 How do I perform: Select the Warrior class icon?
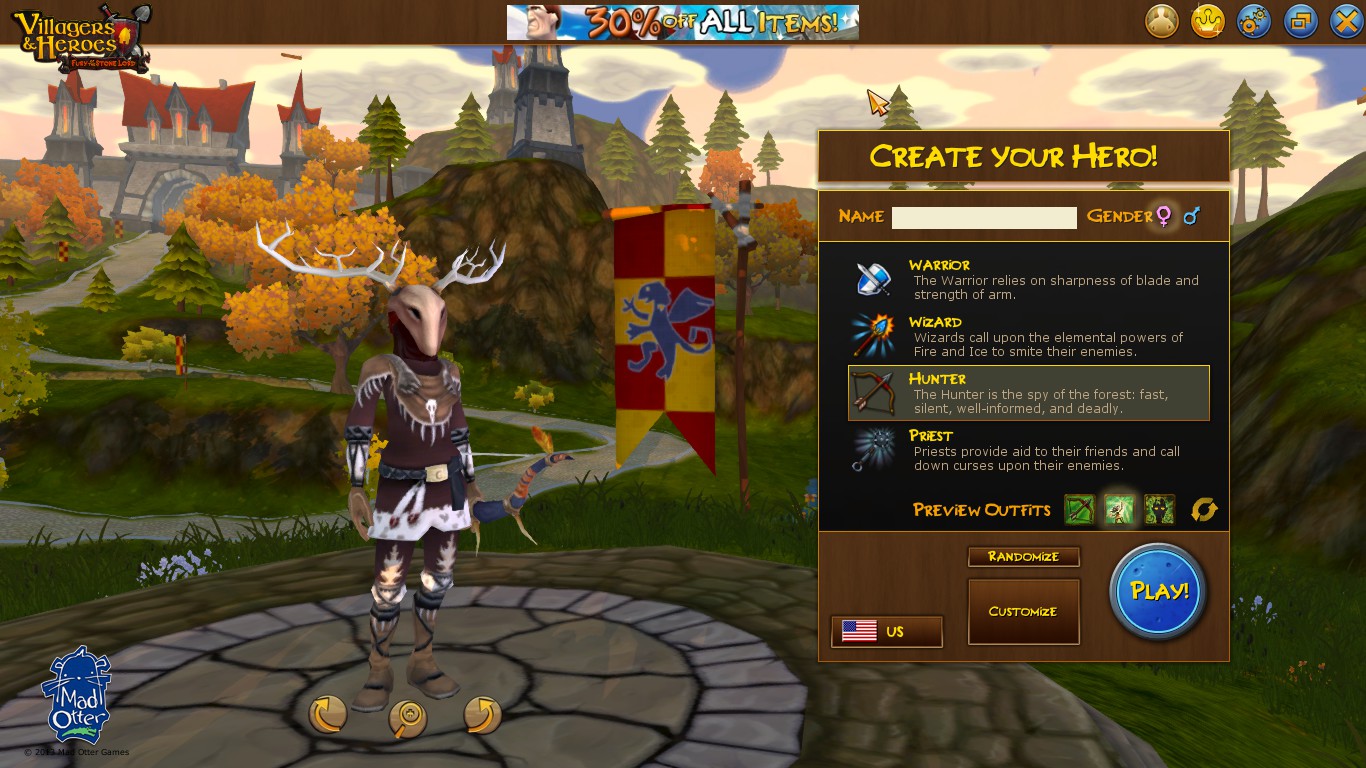point(870,278)
